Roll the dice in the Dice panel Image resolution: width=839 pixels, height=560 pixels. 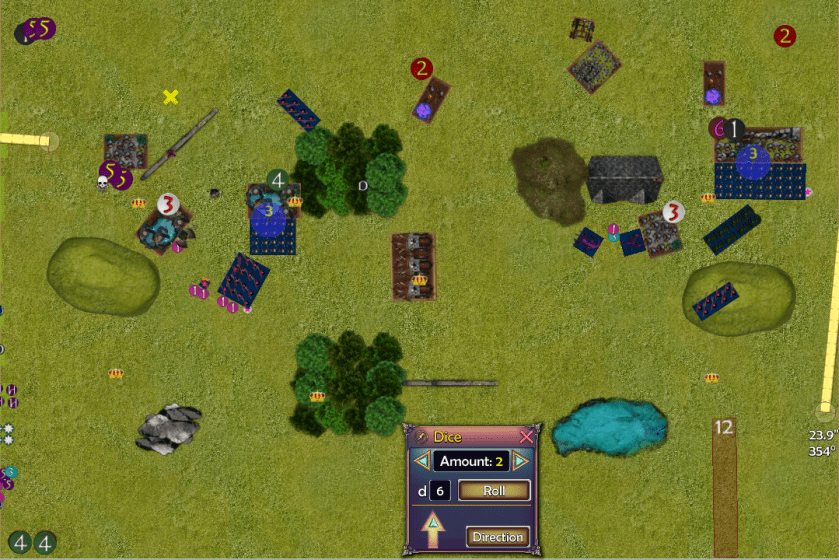click(493, 490)
